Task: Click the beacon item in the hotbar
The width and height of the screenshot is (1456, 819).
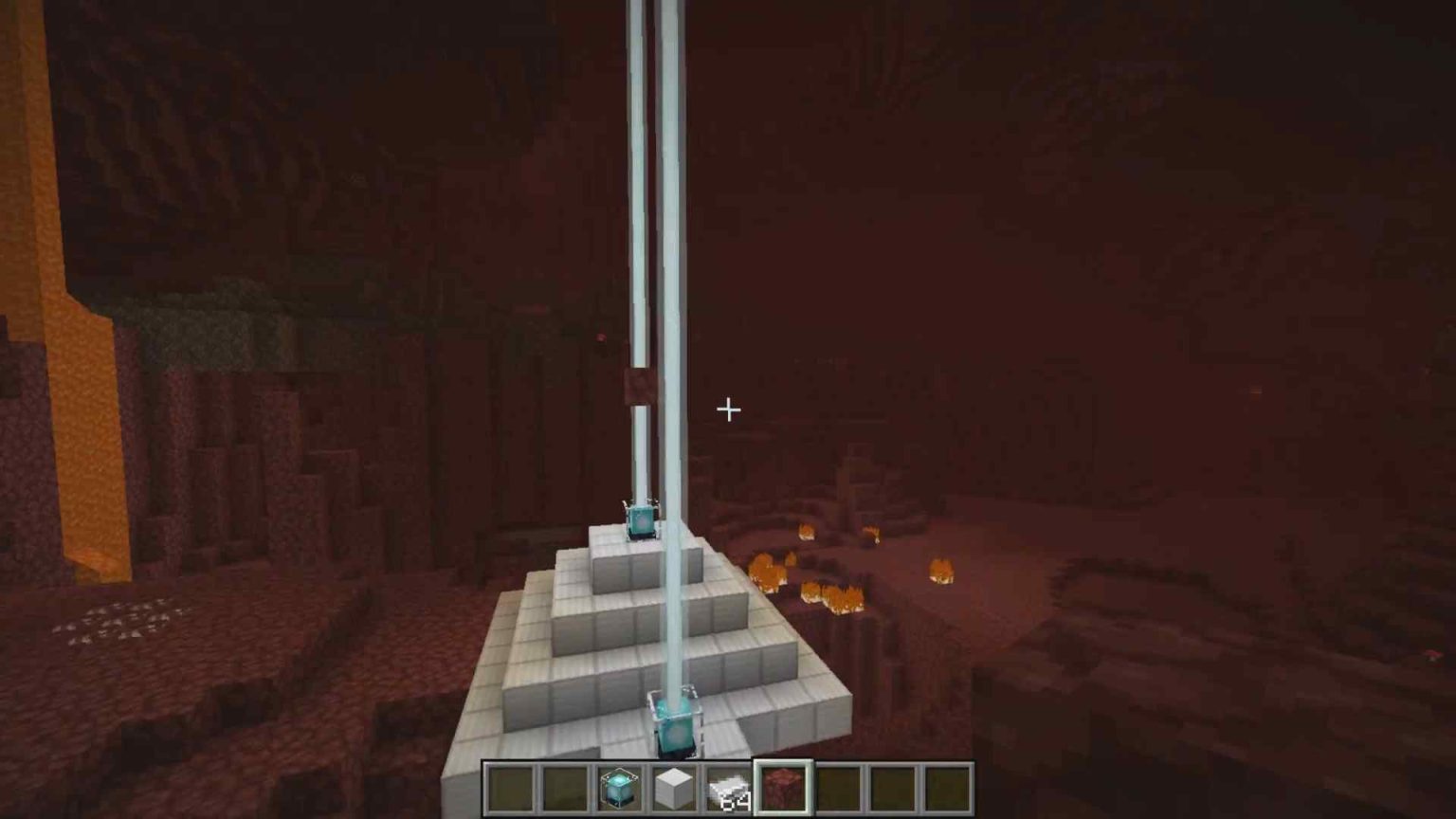Action: (x=618, y=787)
